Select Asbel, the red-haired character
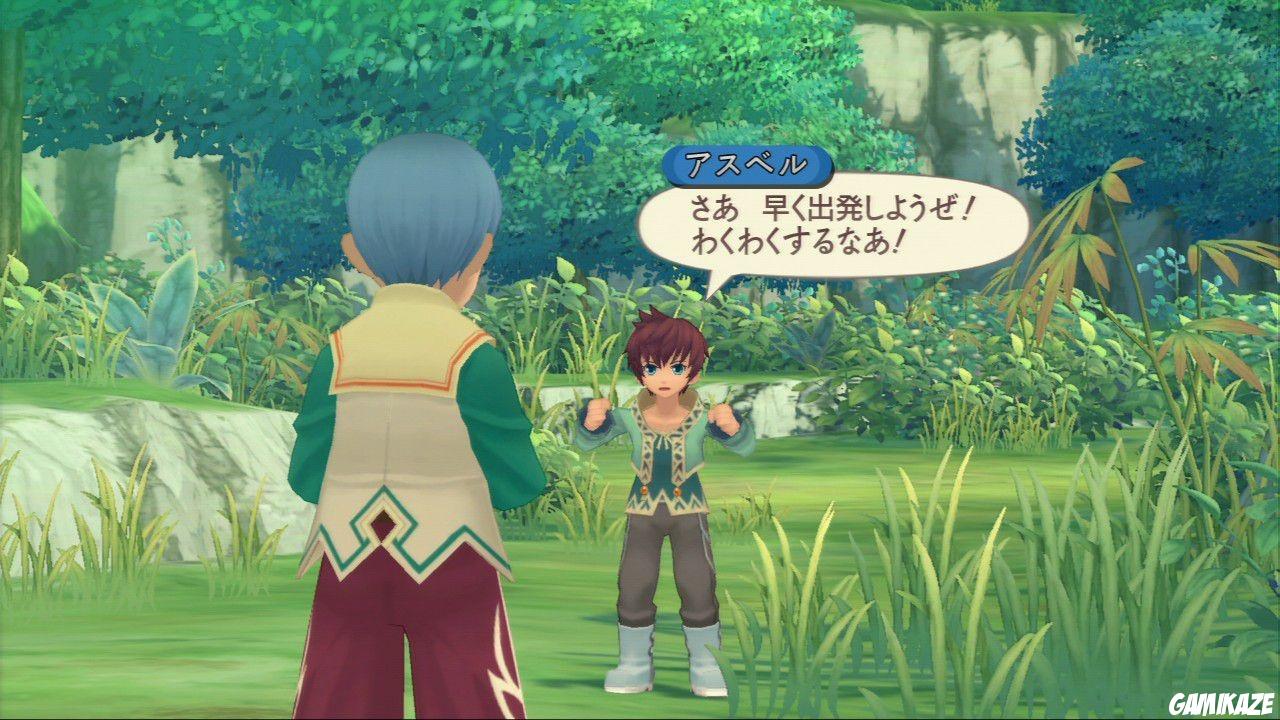This screenshot has height=720, width=1280. click(665, 470)
